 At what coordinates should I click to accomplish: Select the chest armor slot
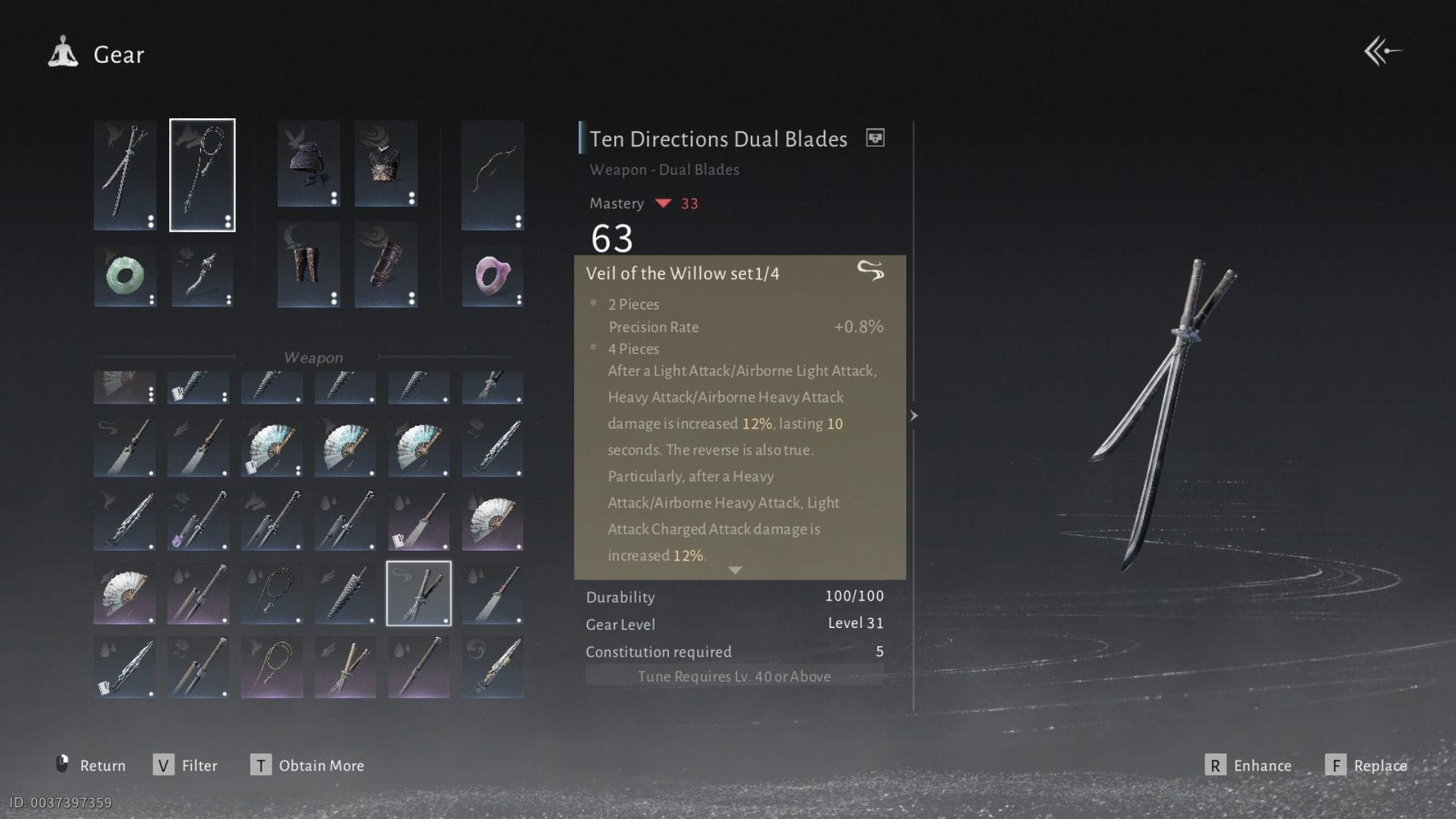coord(386,163)
